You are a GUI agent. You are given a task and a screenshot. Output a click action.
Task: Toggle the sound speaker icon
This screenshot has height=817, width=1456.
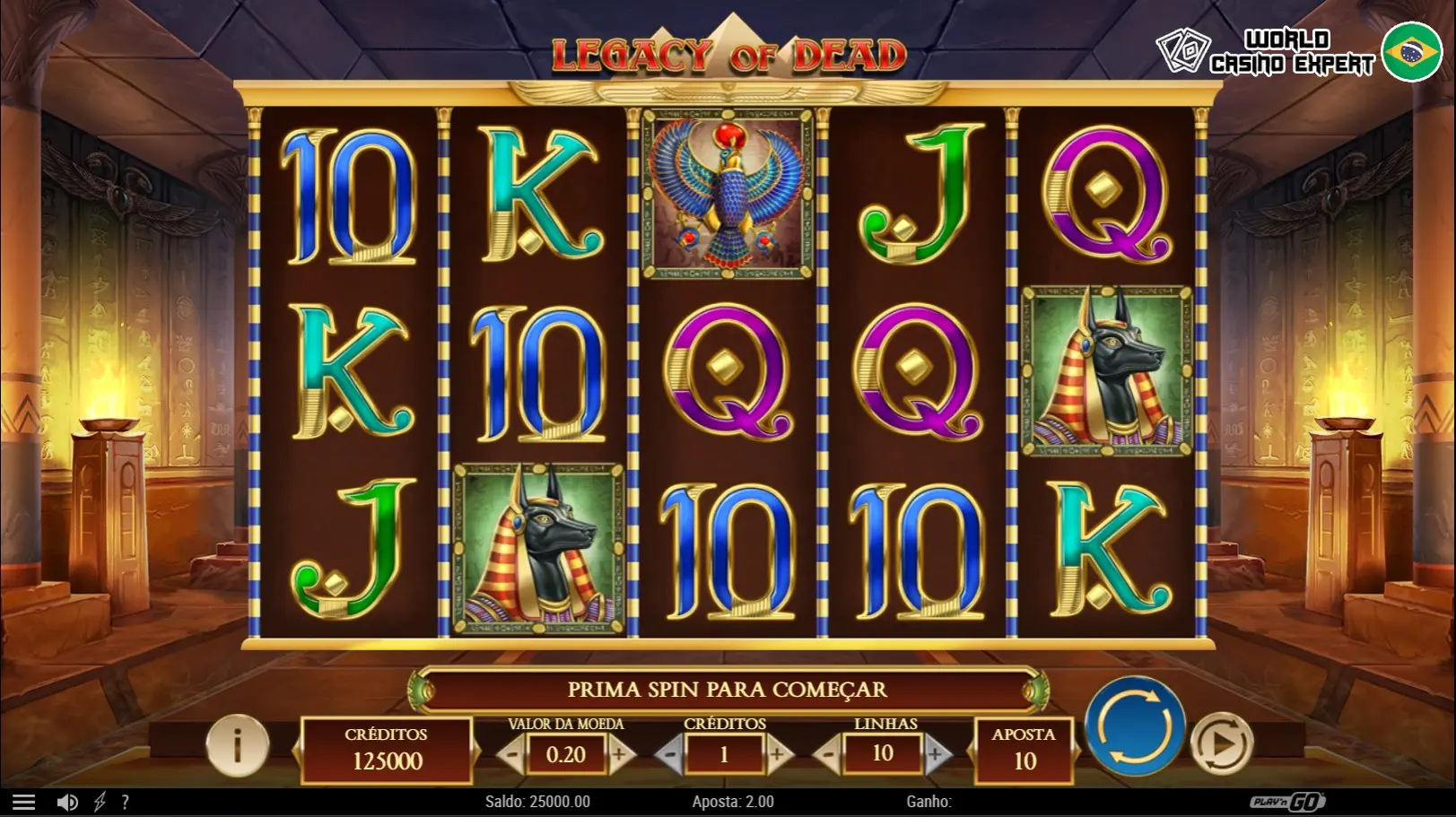pyautogui.click(x=67, y=802)
